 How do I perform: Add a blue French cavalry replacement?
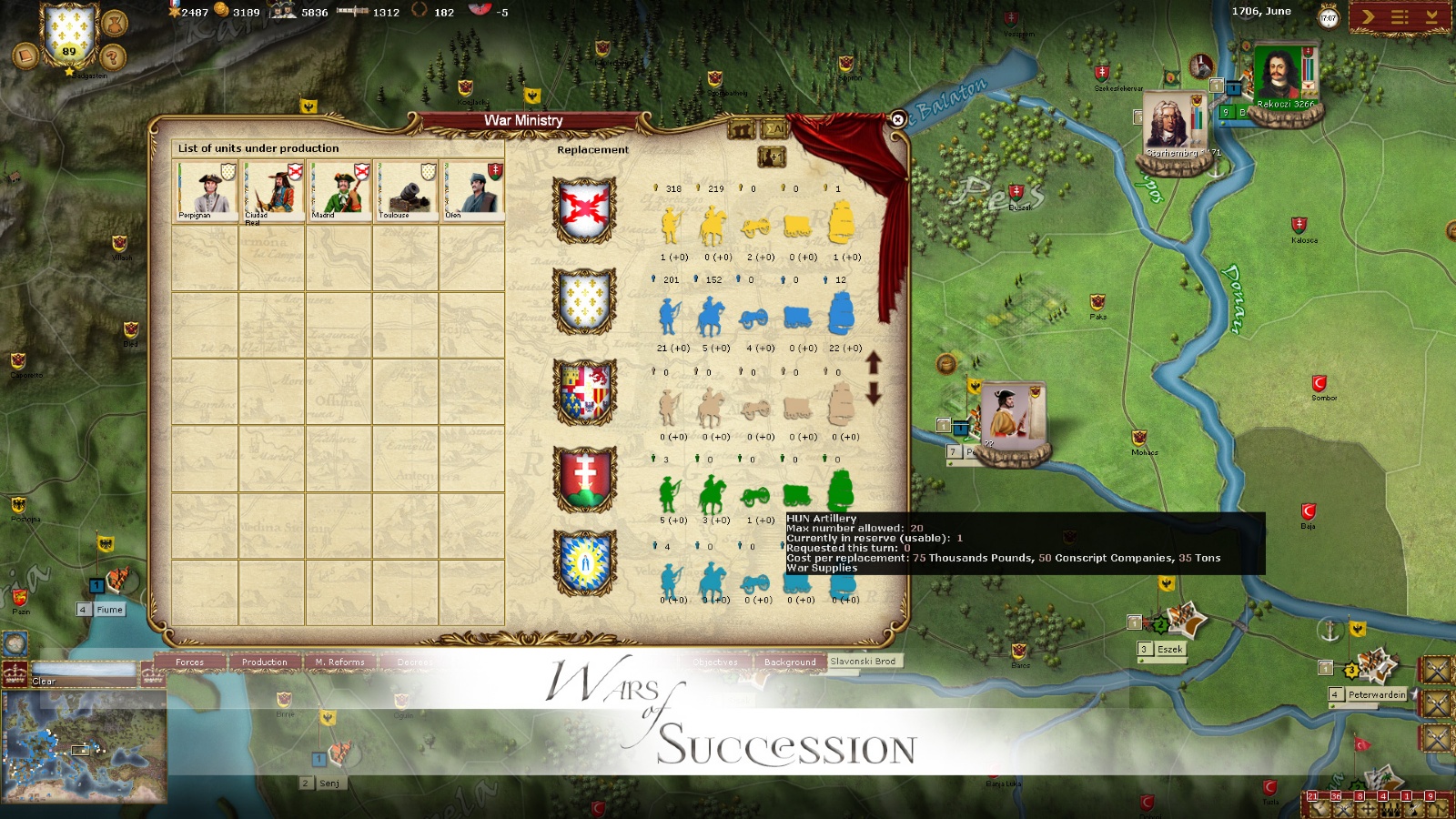[712, 316]
